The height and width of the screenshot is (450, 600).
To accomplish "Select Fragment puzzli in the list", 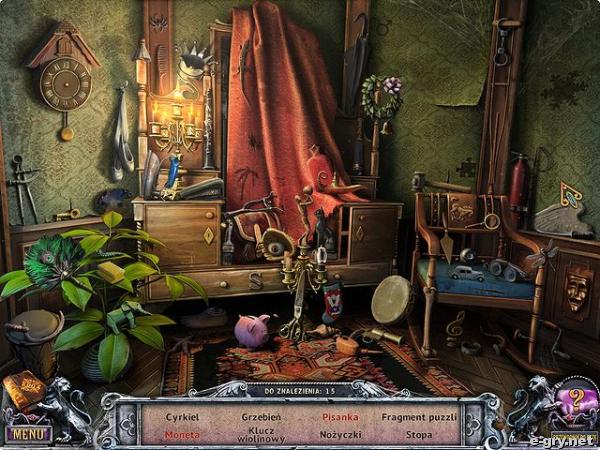I will 421,415.
